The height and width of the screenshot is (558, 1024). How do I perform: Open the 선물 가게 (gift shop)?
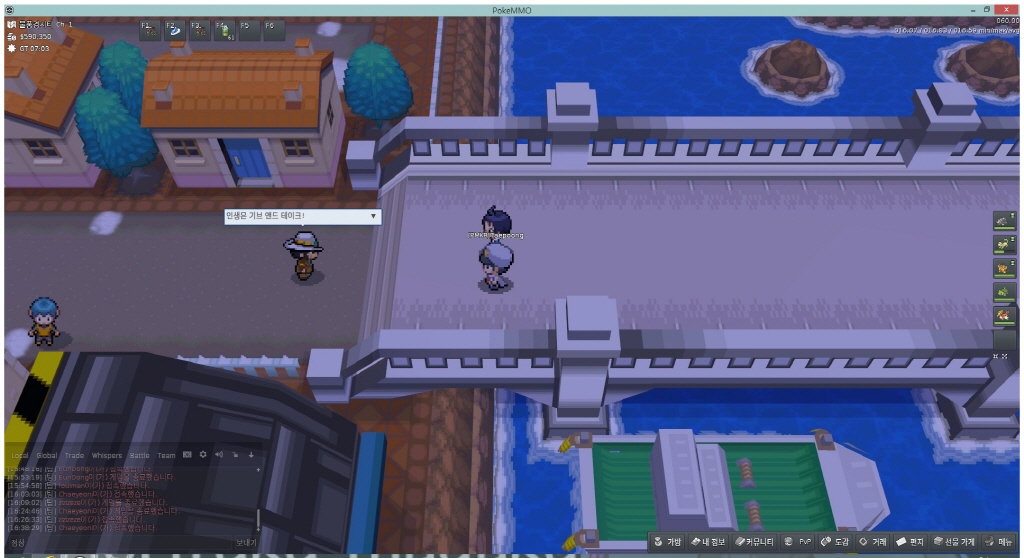pyautogui.click(x=954, y=541)
